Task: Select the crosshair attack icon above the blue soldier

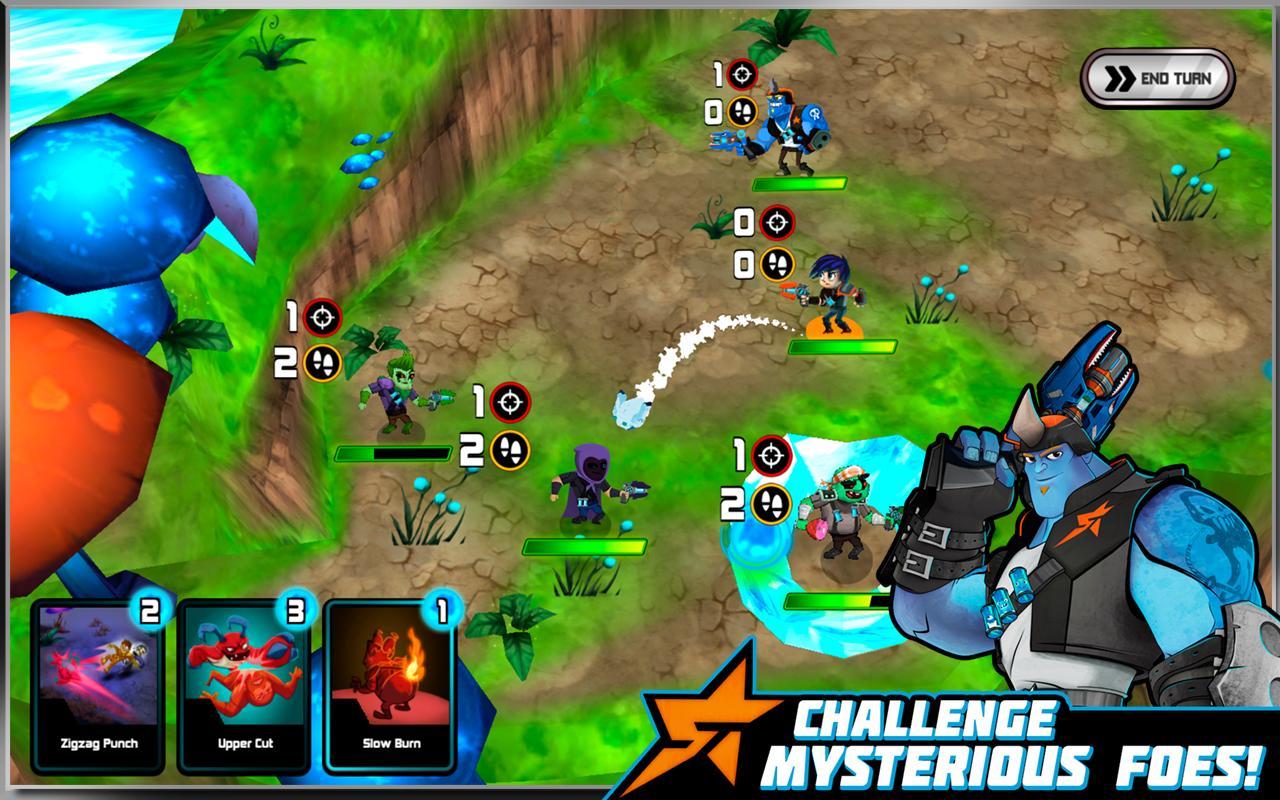Action: (742, 73)
